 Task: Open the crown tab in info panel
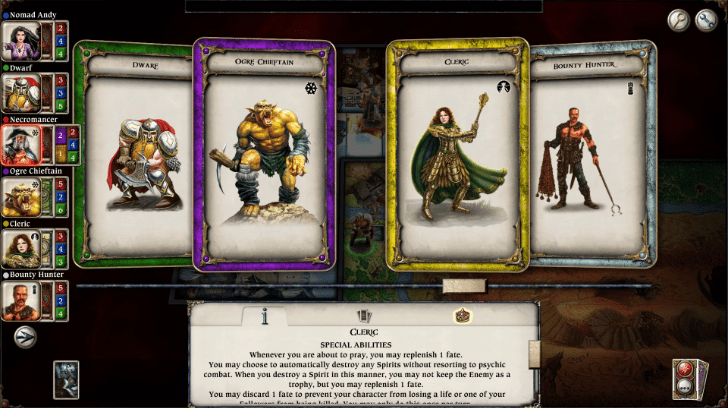[463, 315]
